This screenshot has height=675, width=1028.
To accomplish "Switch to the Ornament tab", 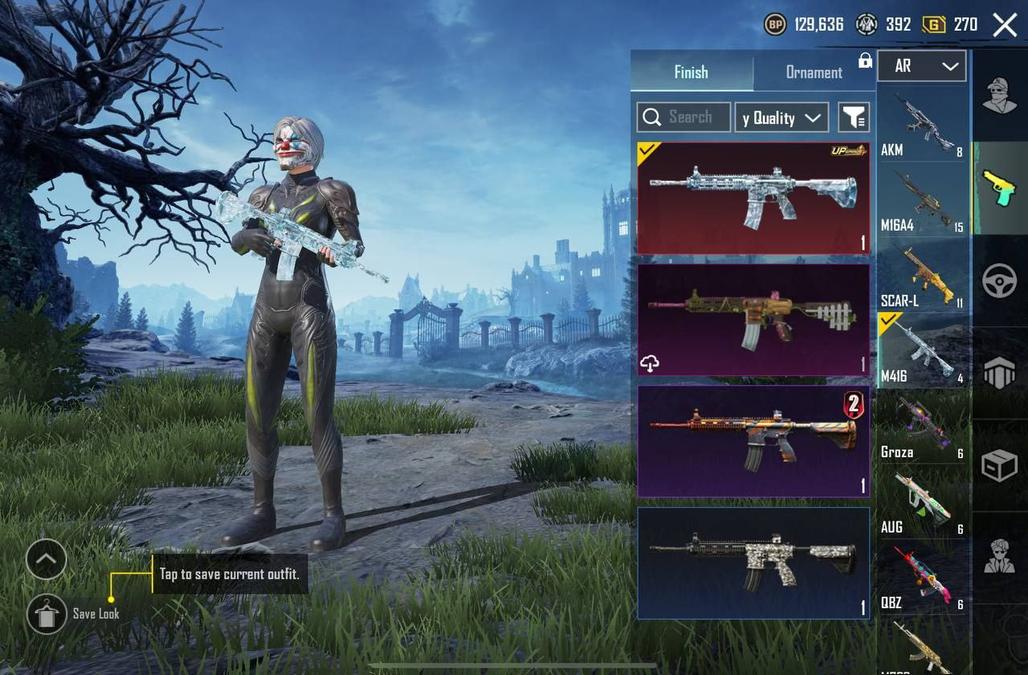I will [813, 72].
